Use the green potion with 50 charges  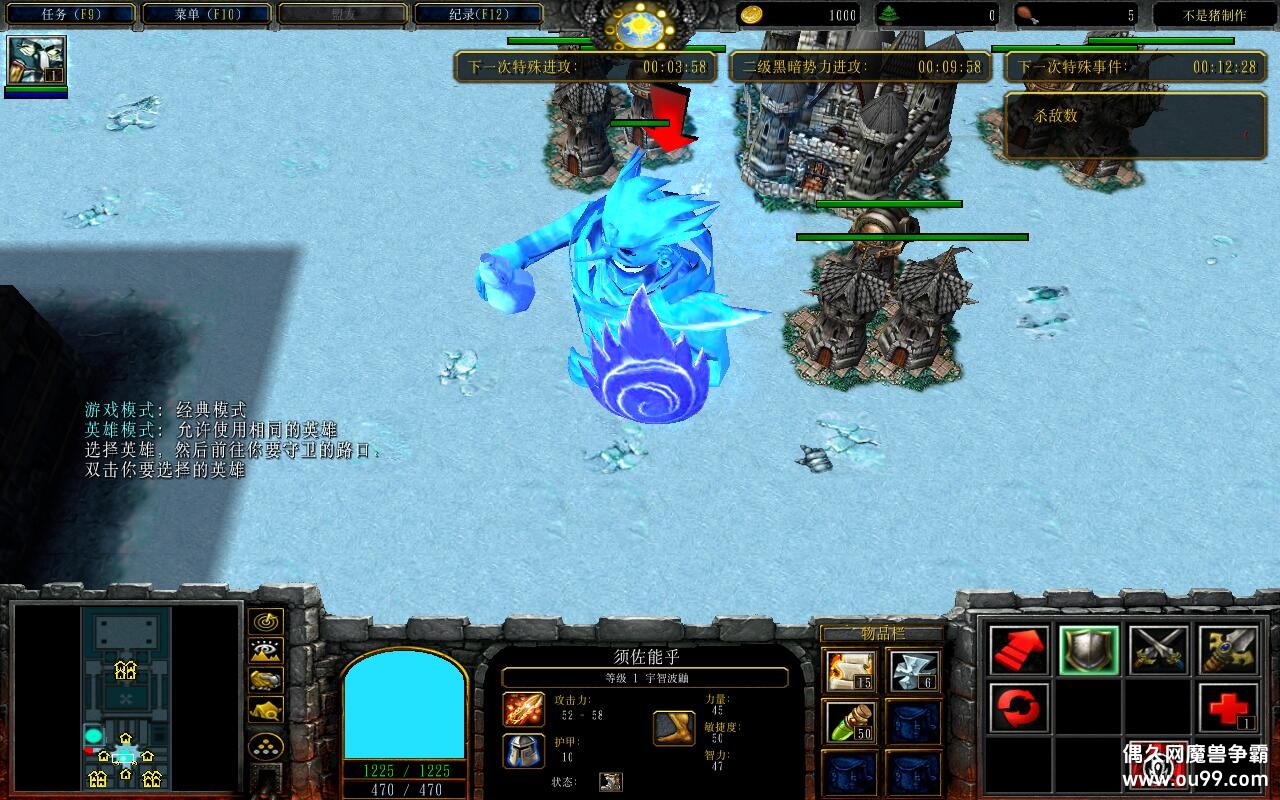851,722
